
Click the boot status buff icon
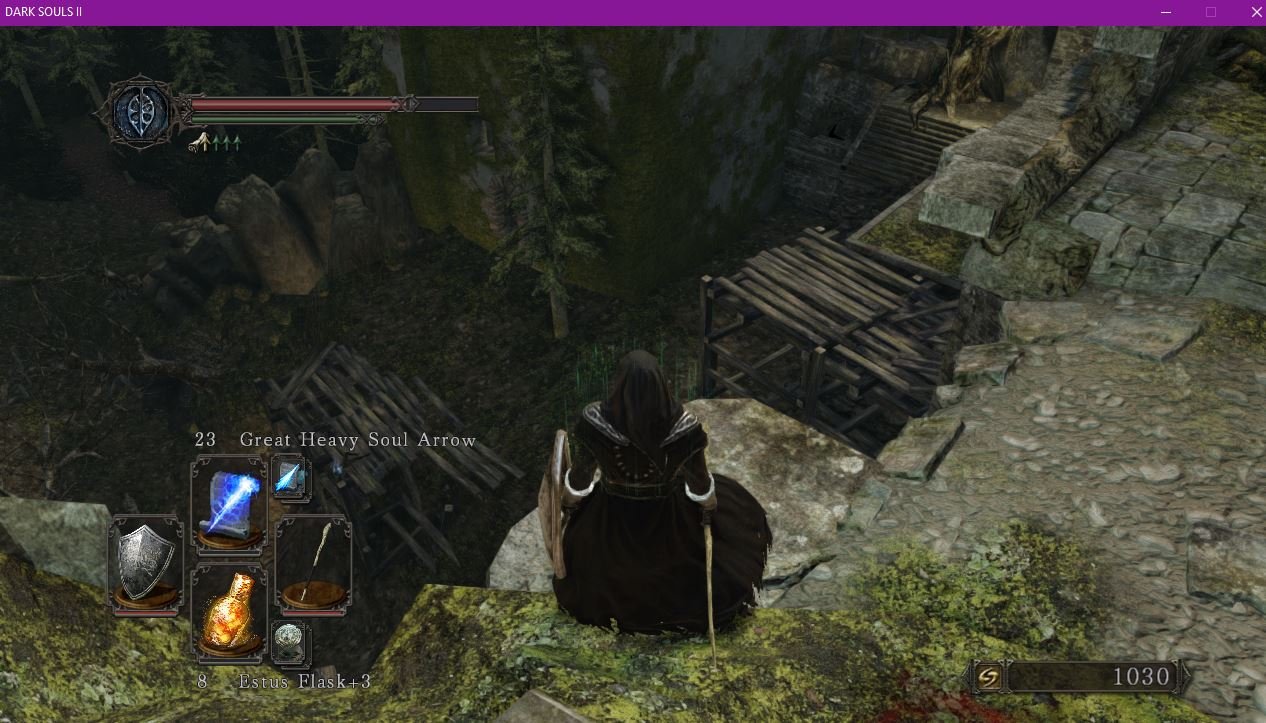tap(200, 142)
